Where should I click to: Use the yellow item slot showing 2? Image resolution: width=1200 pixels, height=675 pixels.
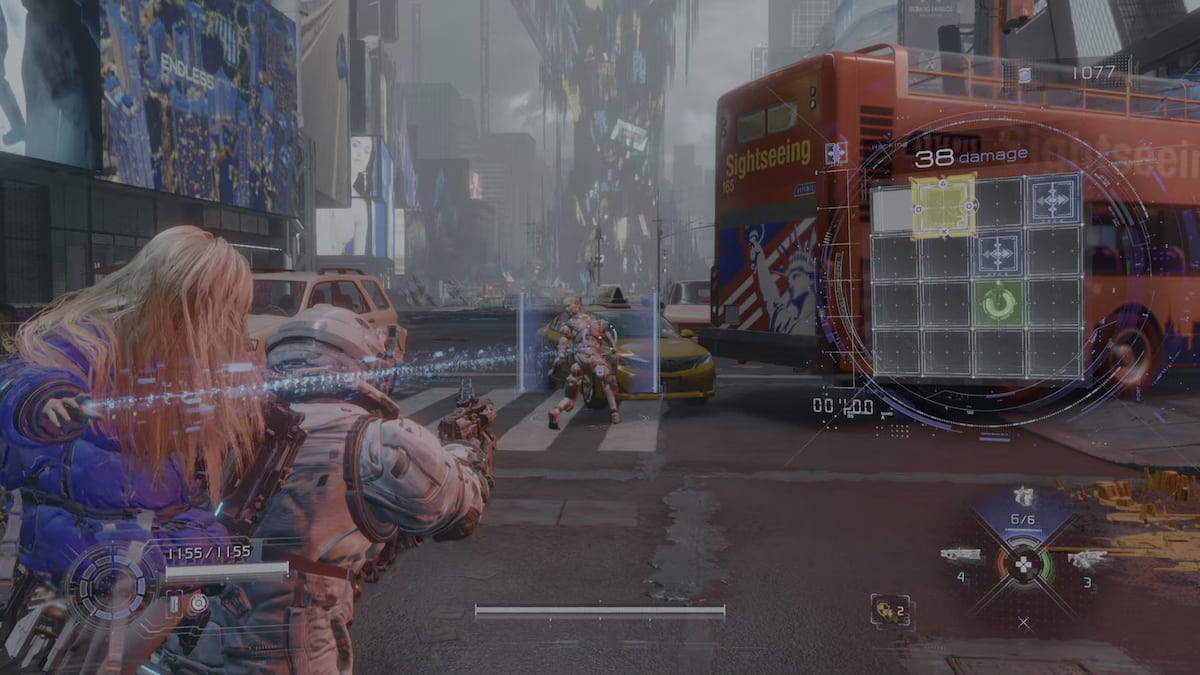pyautogui.click(x=890, y=610)
